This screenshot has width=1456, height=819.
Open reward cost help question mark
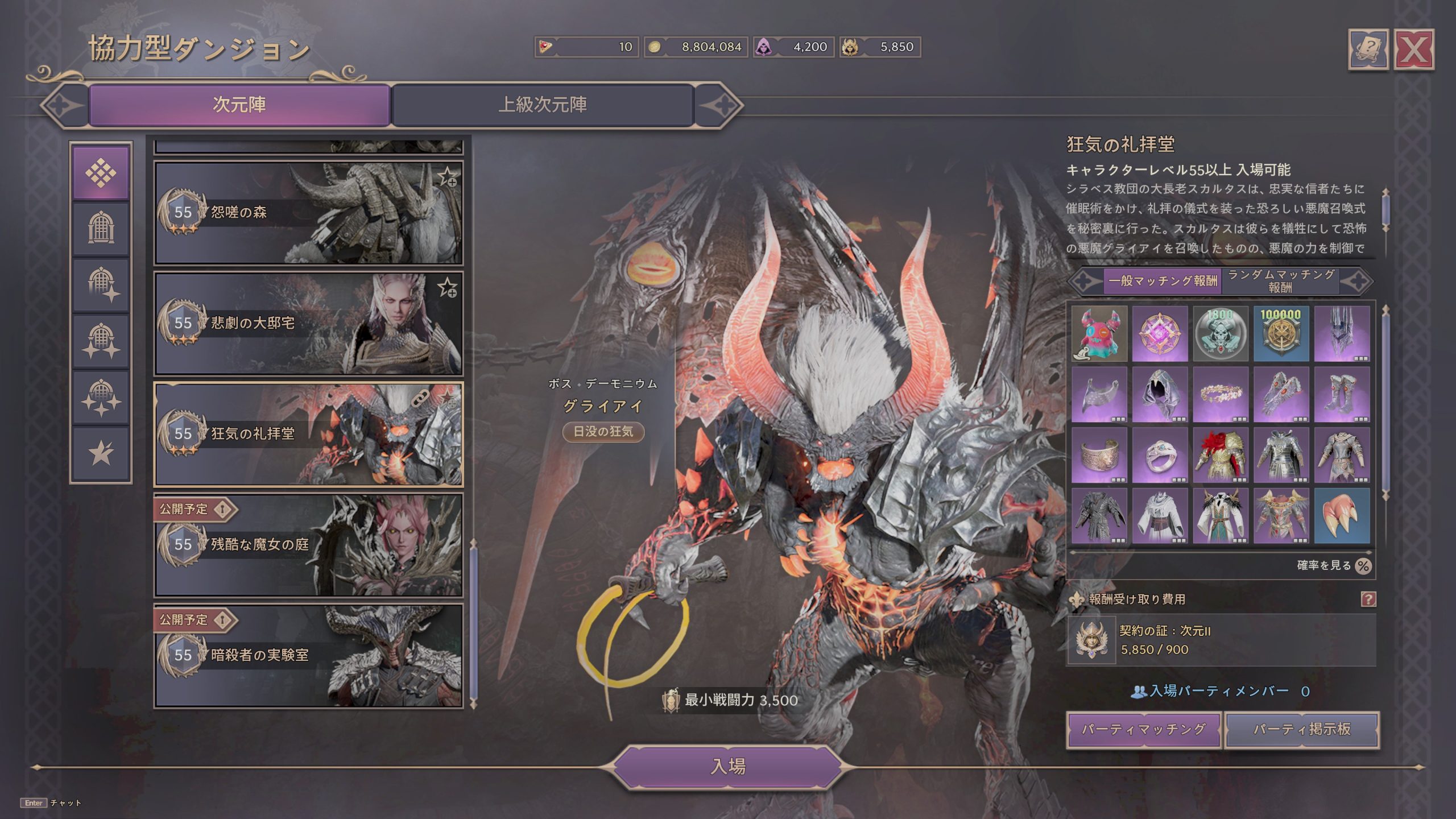point(1368,599)
